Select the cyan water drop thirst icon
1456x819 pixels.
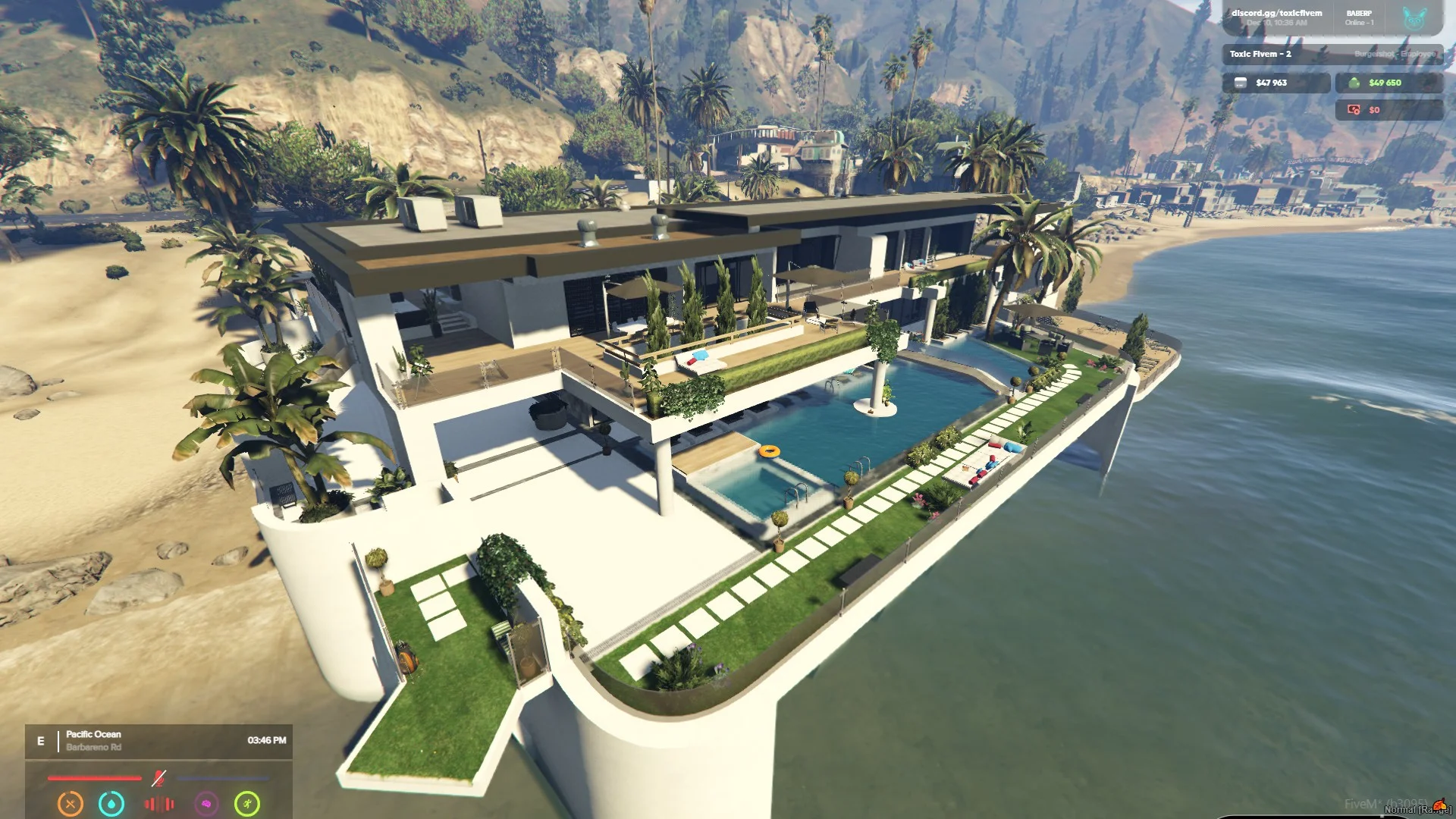coord(111,803)
